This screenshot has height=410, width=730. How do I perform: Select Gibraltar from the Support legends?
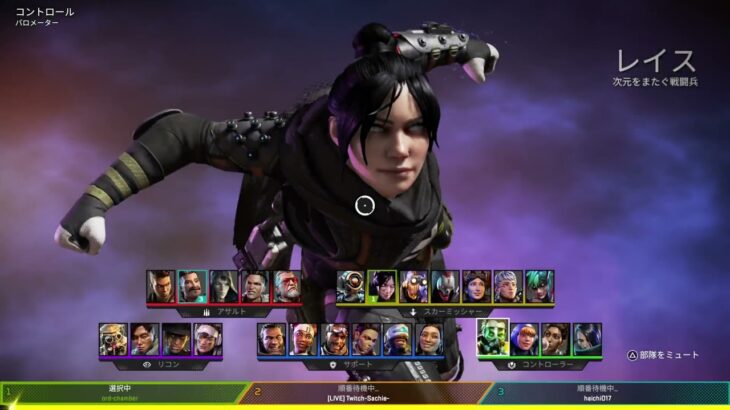tap(271, 339)
